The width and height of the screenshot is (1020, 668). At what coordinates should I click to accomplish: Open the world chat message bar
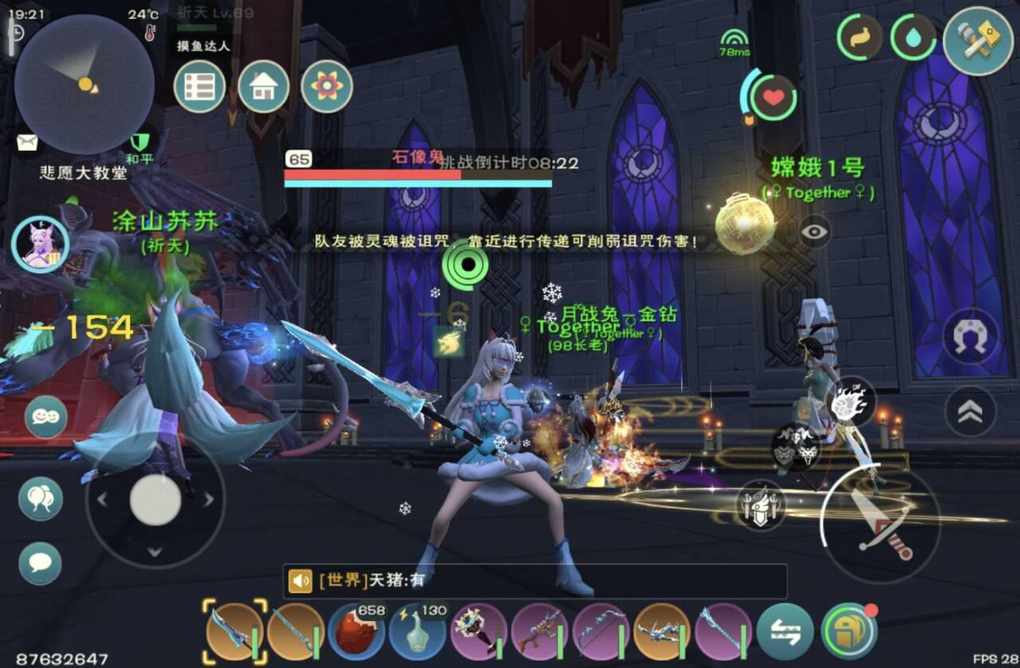point(535,581)
